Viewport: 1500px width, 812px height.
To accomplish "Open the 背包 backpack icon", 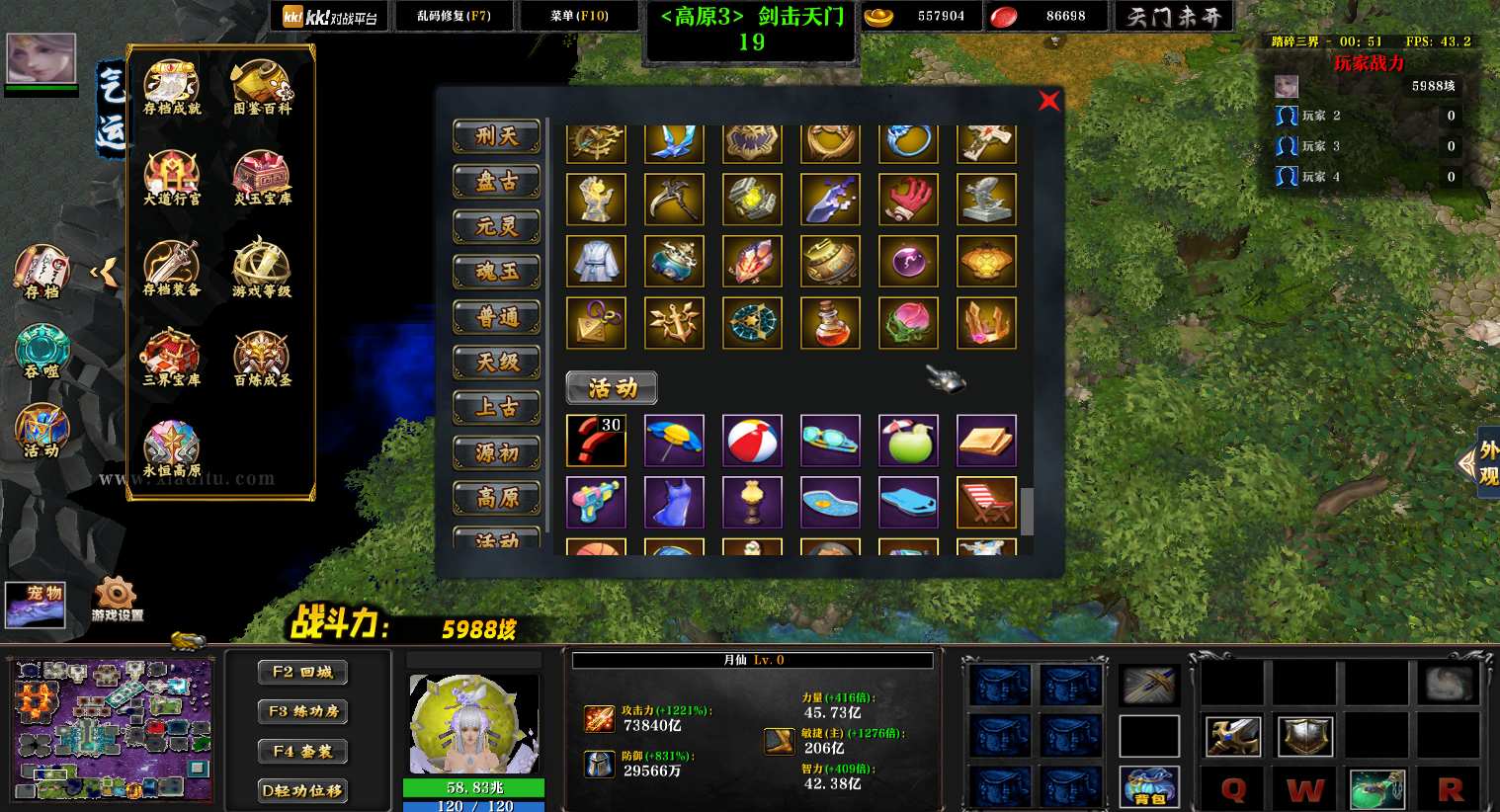I will [1149, 787].
